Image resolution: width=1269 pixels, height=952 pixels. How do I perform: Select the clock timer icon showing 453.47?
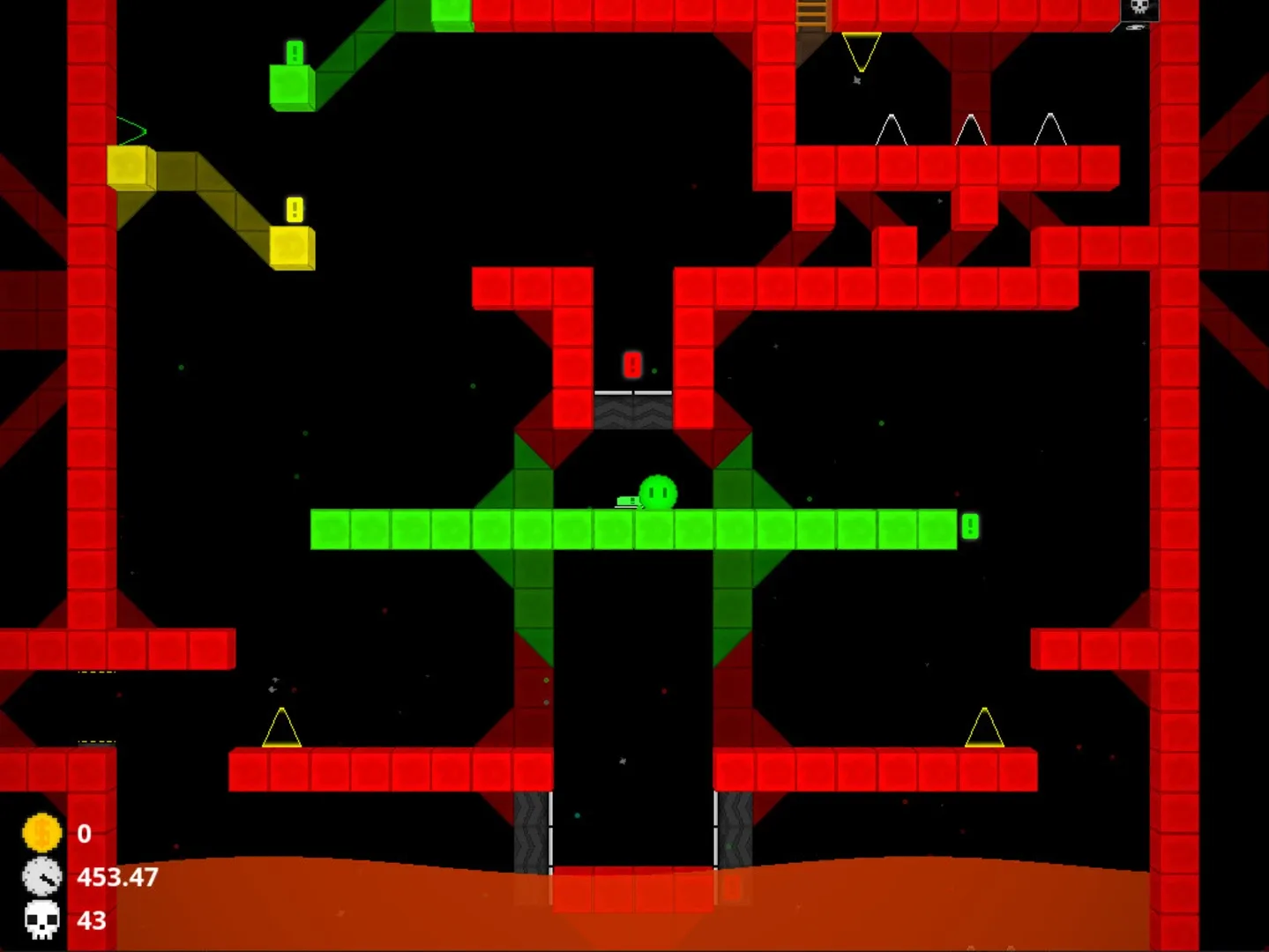[x=41, y=877]
